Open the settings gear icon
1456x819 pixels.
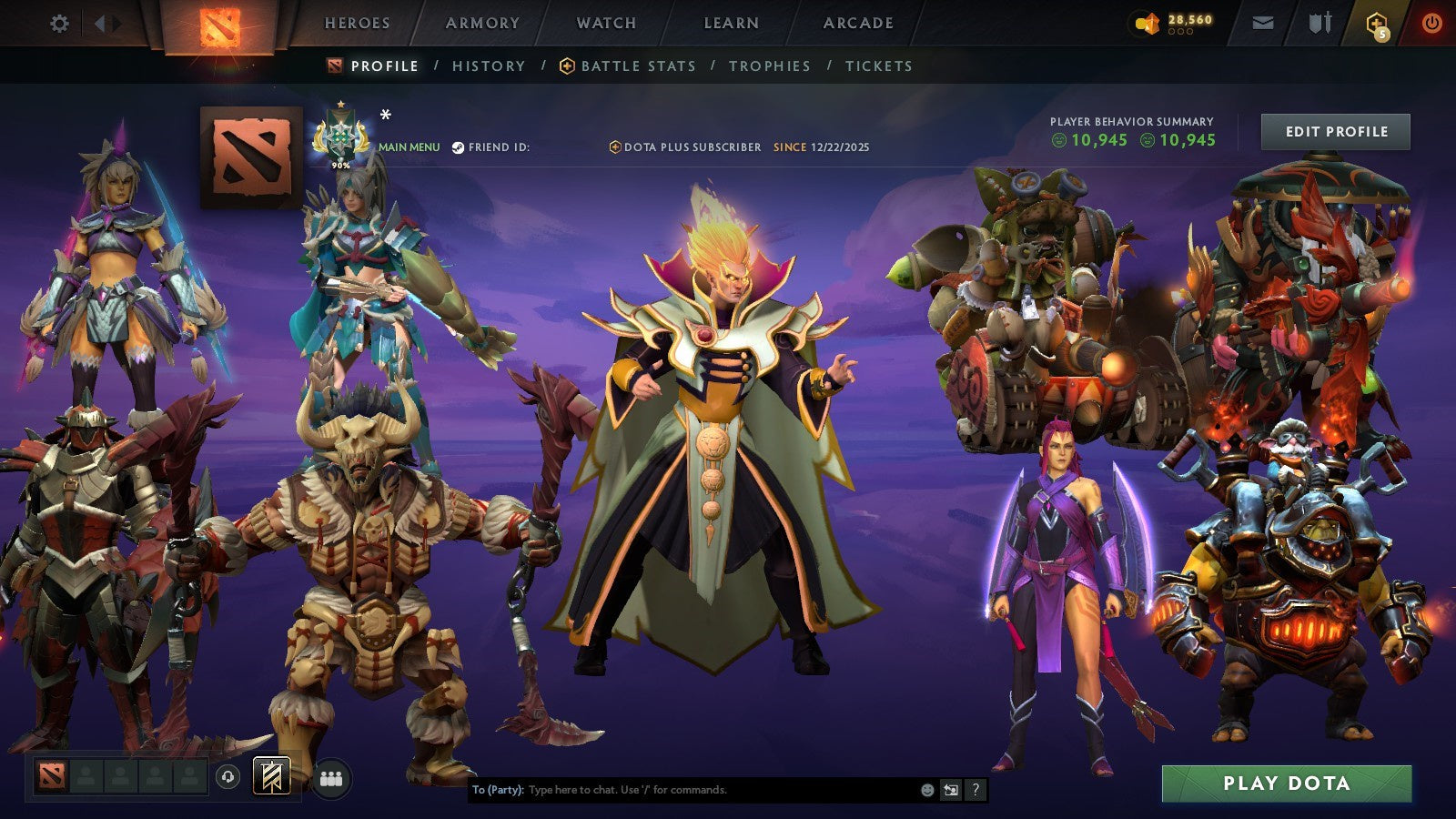pyautogui.click(x=58, y=24)
